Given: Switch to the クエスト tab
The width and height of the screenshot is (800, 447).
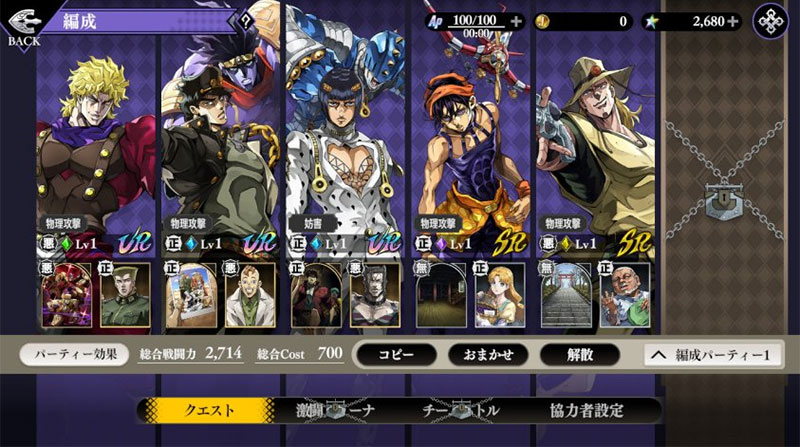Looking at the screenshot, I should [208, 410].
